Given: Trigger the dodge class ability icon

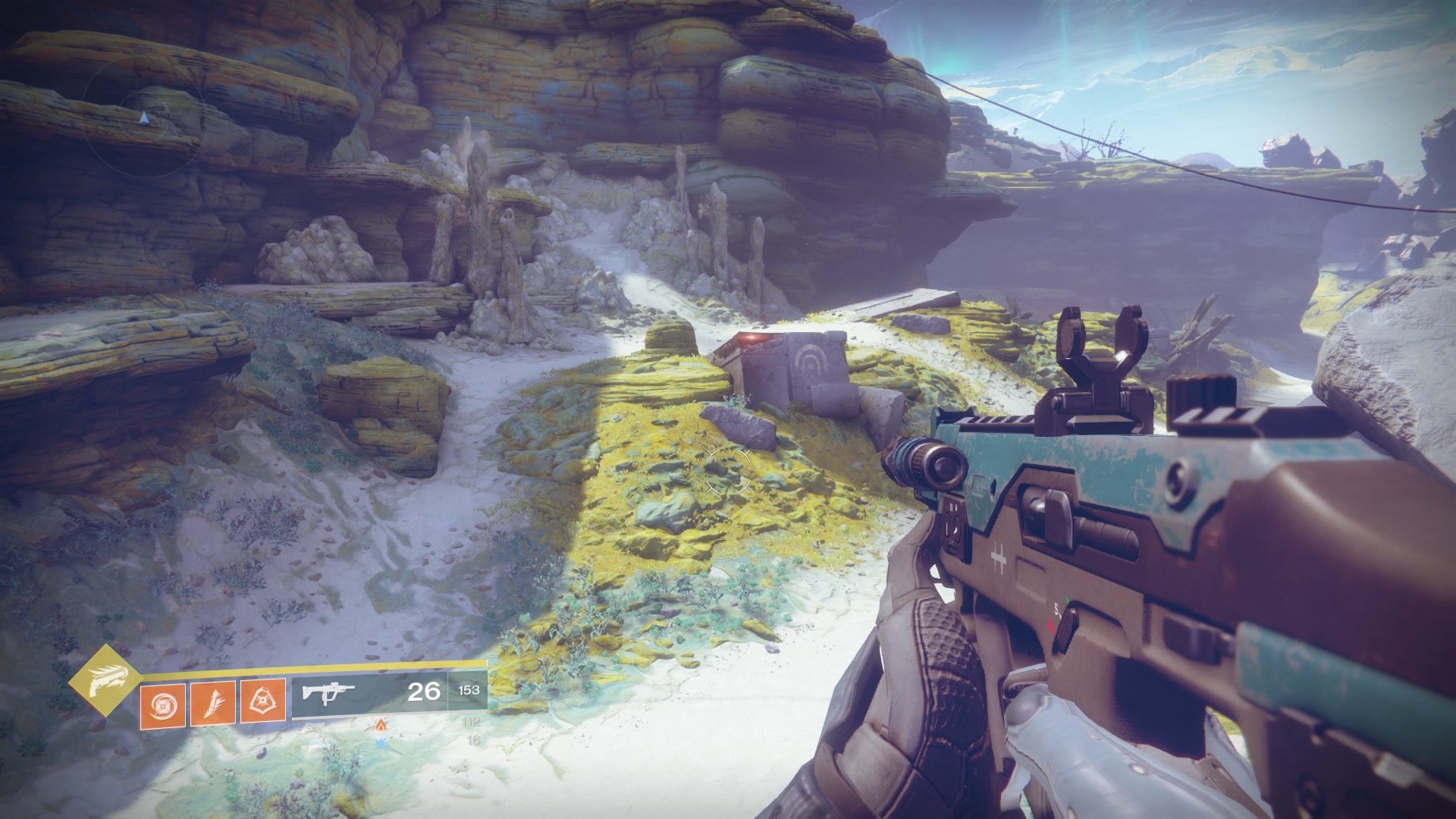Looking at the screenshot, I should point(262,701).
